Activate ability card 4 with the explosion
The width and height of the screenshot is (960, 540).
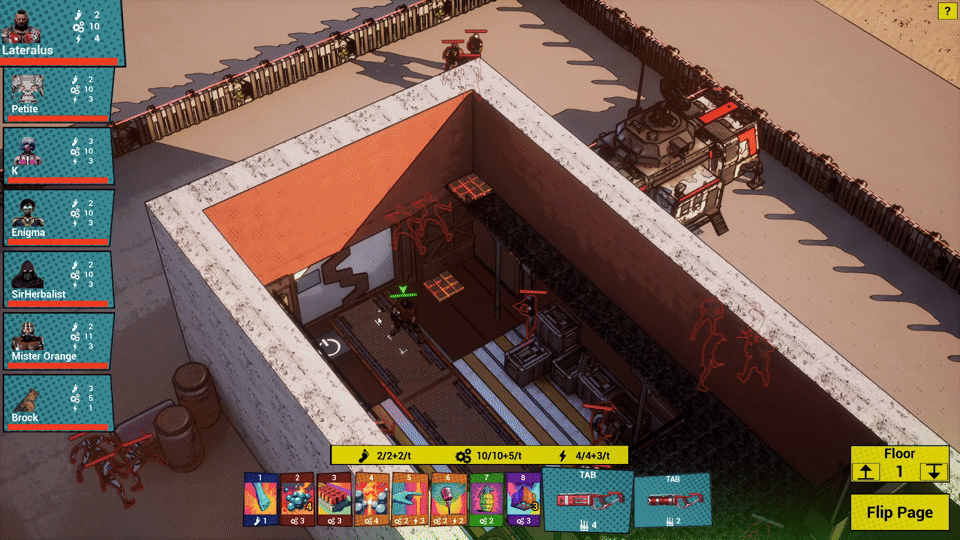tap(372, 499)
